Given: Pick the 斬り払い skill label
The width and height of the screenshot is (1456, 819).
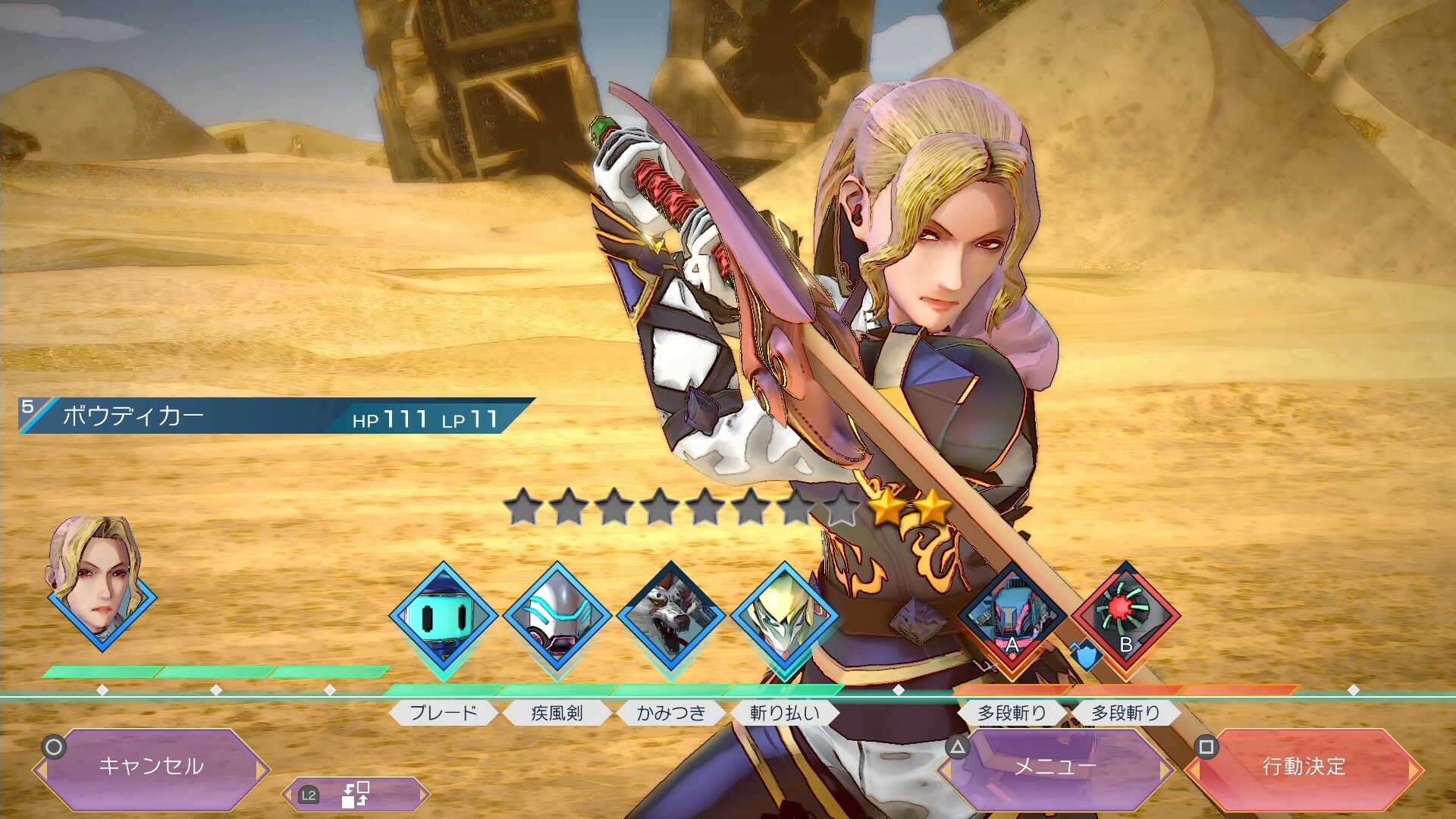Looking at the screenshot, I should click(x=785, y=713).
